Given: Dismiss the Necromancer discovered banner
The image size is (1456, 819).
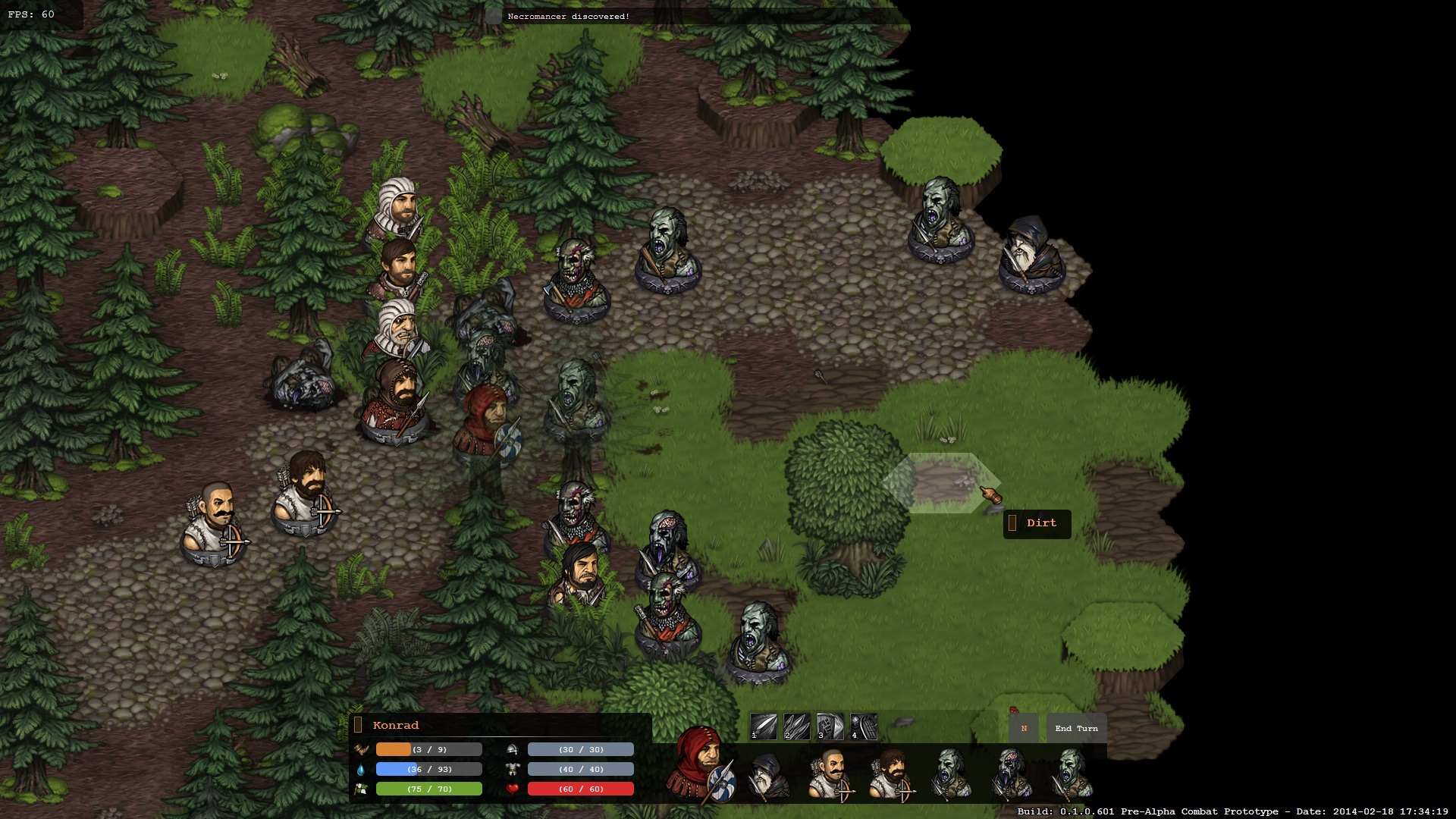Looking at the screenshot, I should click(569, 14).
